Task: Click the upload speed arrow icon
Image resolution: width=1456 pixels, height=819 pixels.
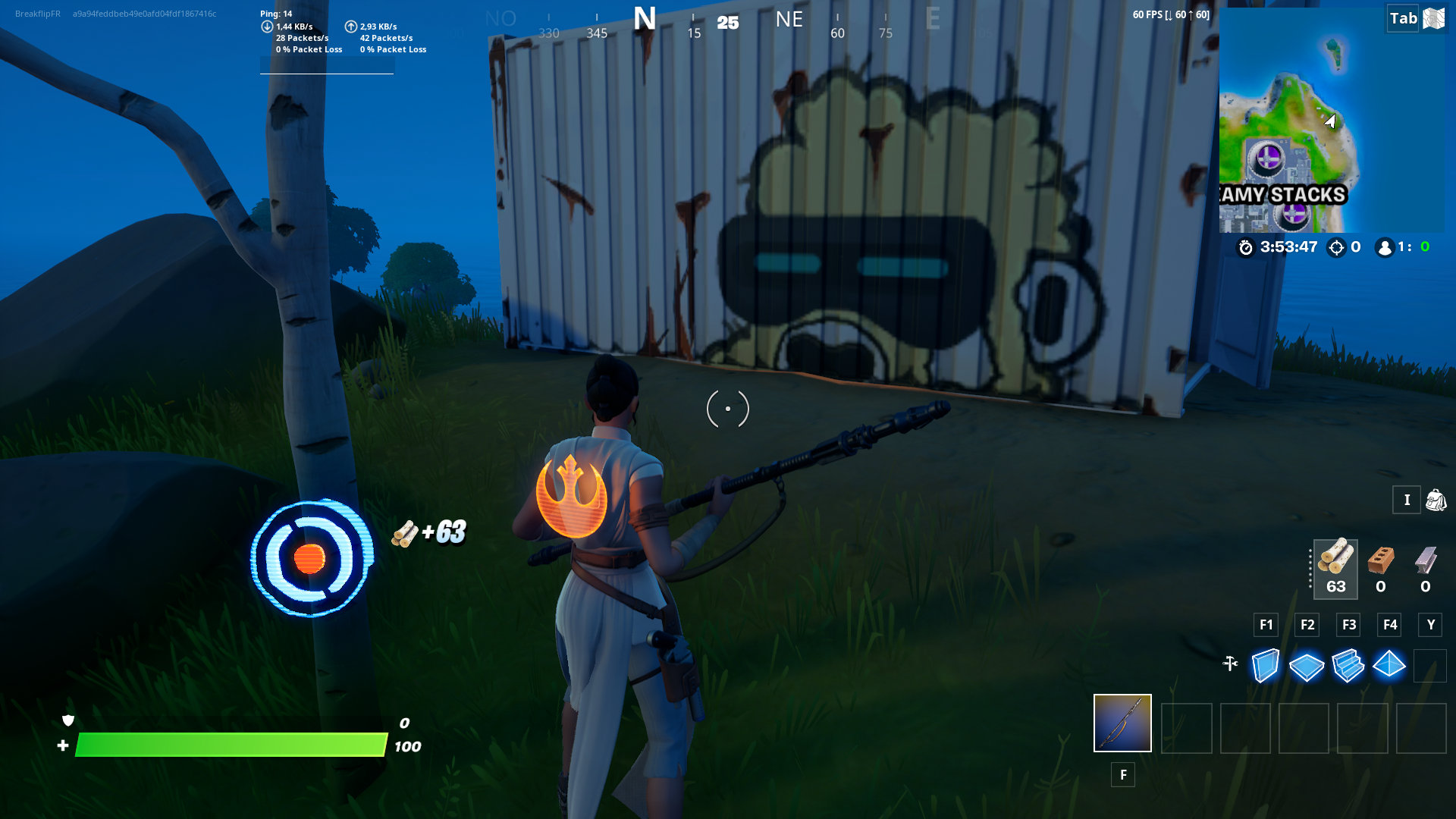Action: point(351,25)
